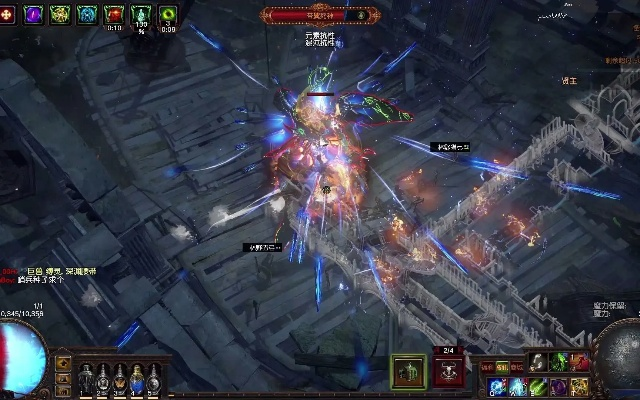Select the red skill icon in the top row
The width and height of the screenshot is (640, 400).
579,362
